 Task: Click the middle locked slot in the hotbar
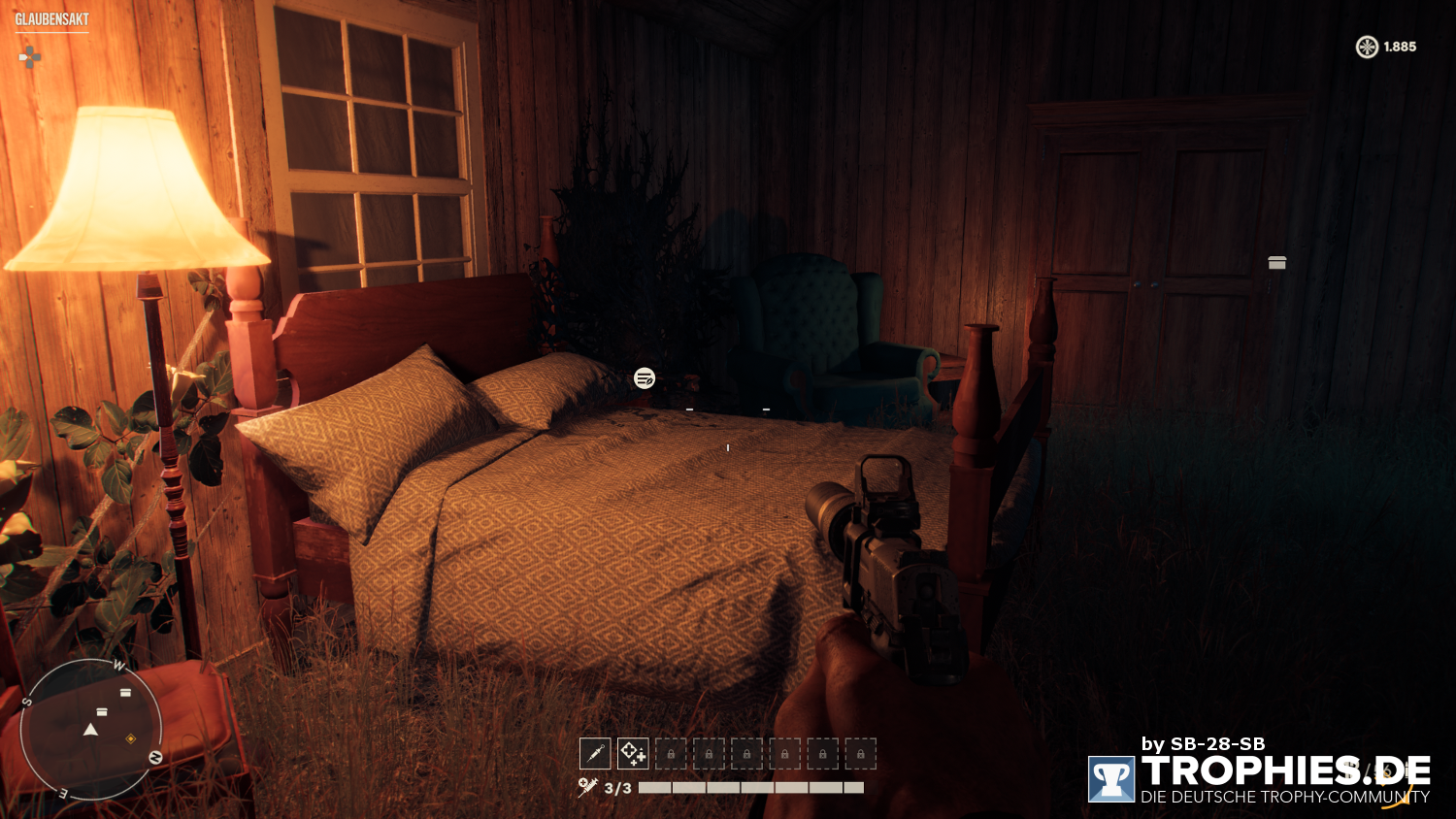click(745, 753)
